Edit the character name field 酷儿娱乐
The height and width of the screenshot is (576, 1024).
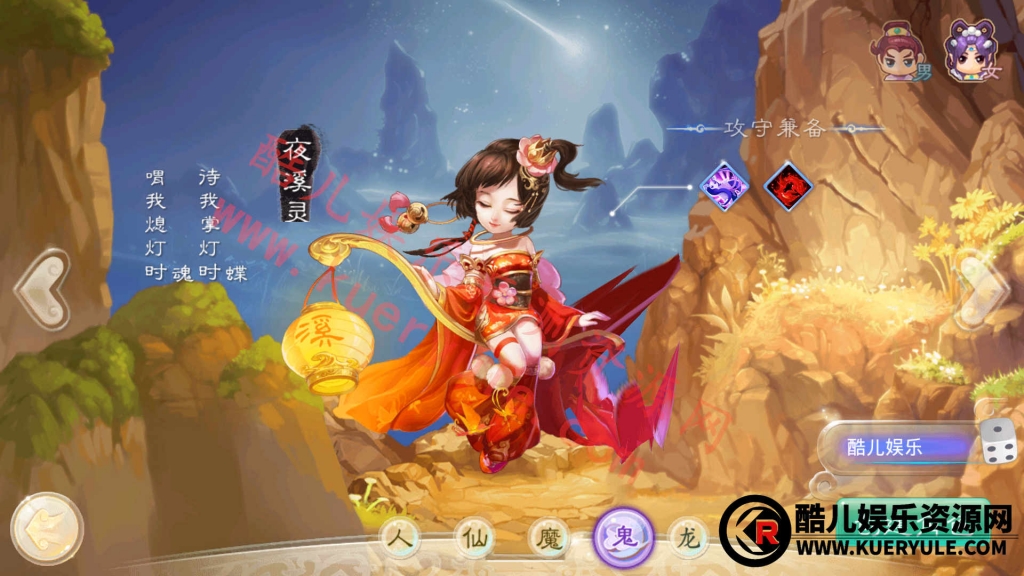(895, 448)
